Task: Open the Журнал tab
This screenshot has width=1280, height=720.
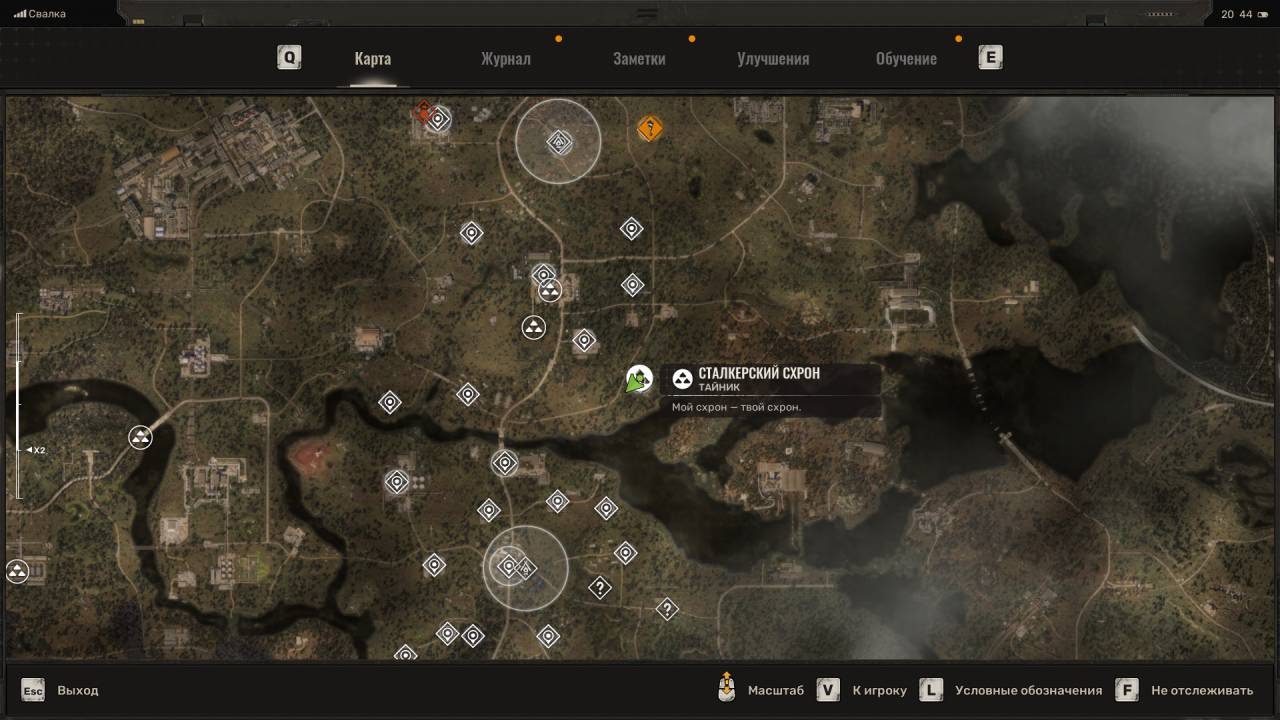Action: 505,58
